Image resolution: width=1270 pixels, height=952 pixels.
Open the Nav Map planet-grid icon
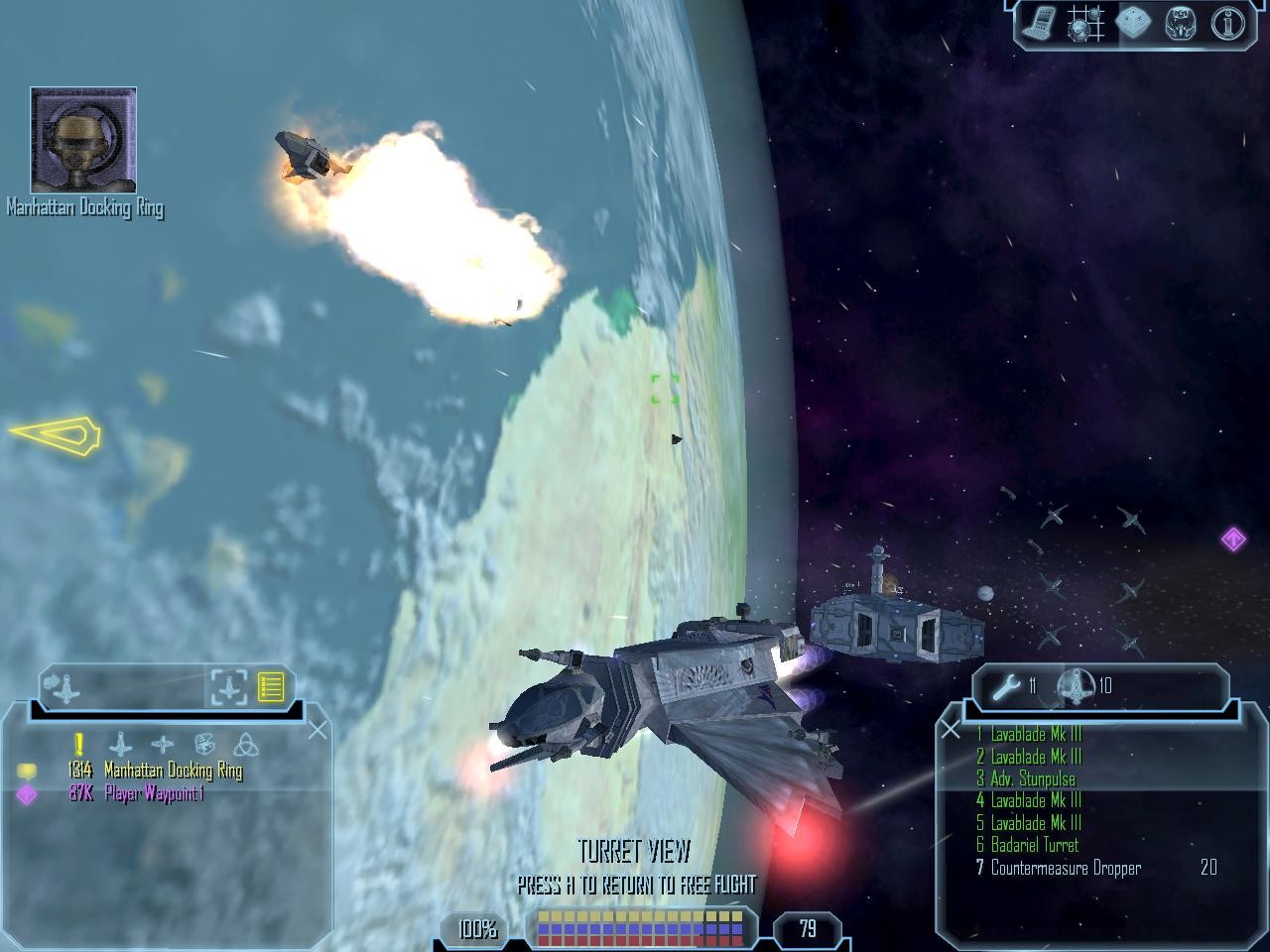1085,24
